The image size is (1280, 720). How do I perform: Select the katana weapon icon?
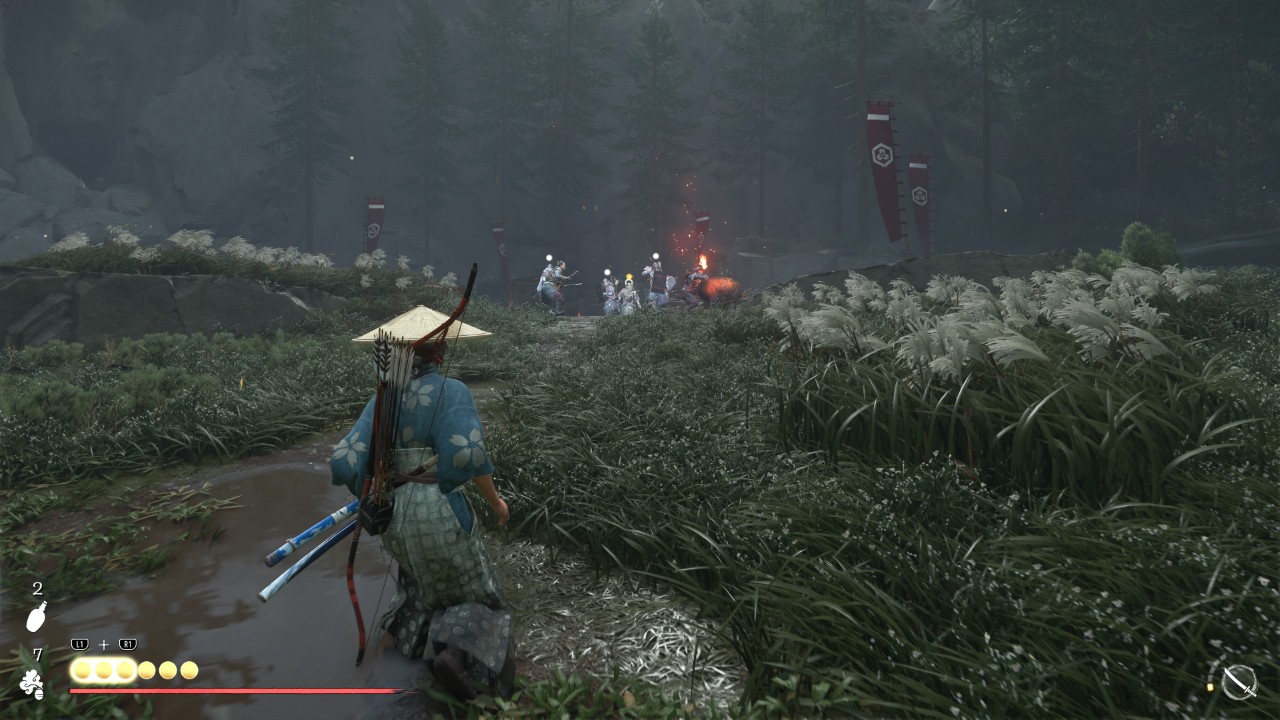(1239, 681)
